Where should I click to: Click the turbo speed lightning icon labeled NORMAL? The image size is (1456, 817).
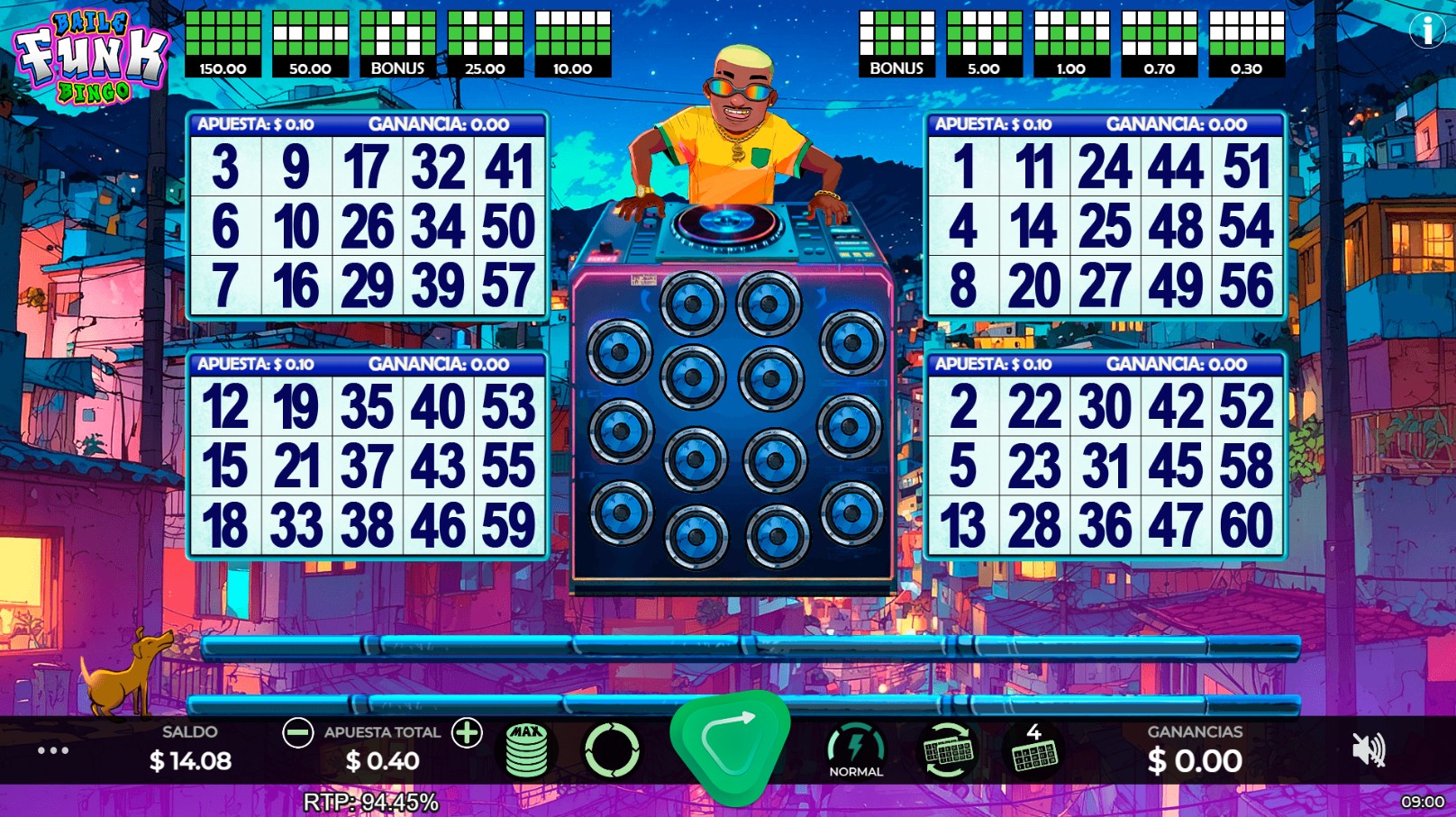857,746
